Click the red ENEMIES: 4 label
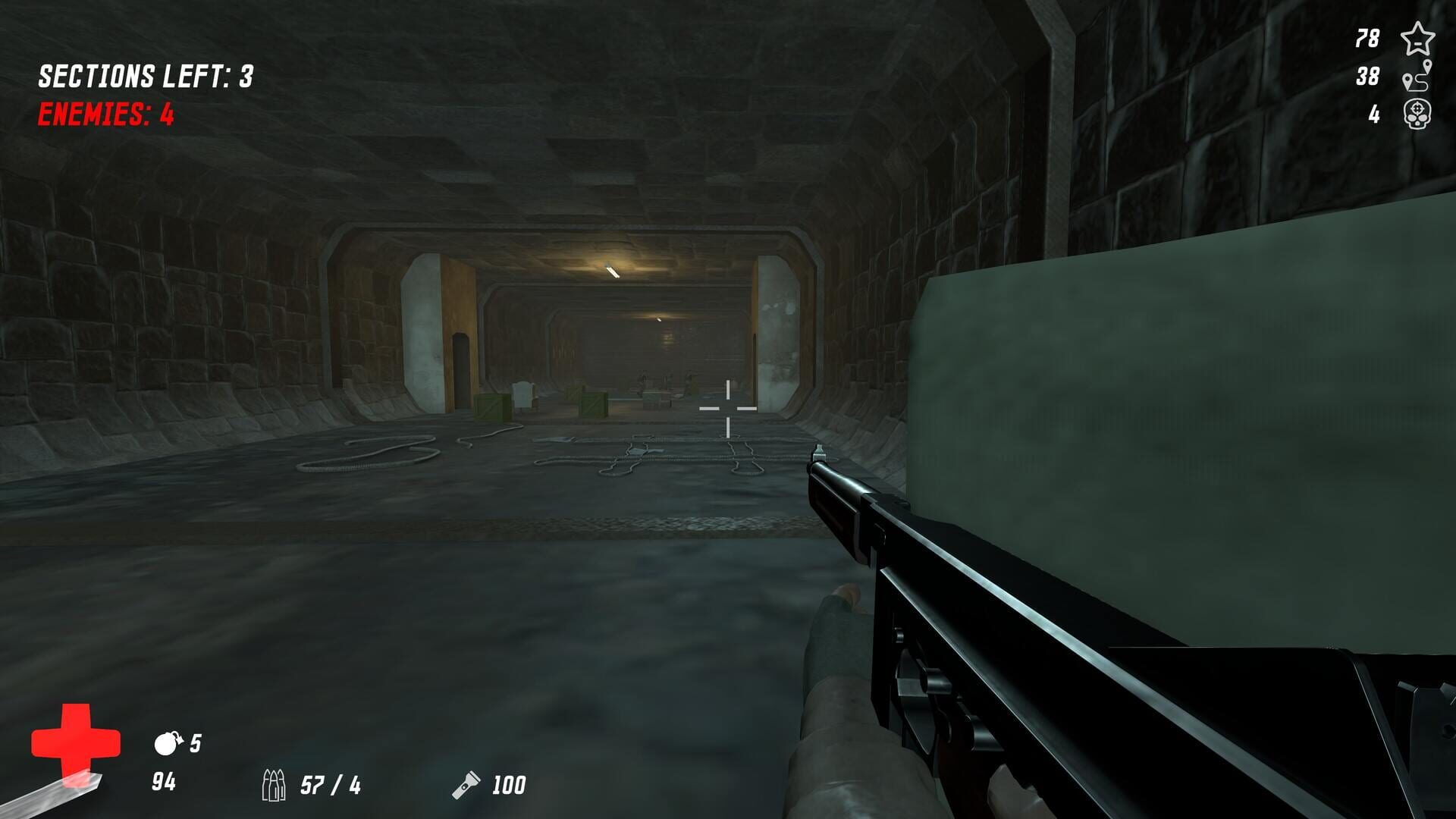This screenshot has height=819, width=1456. (105, 114)
